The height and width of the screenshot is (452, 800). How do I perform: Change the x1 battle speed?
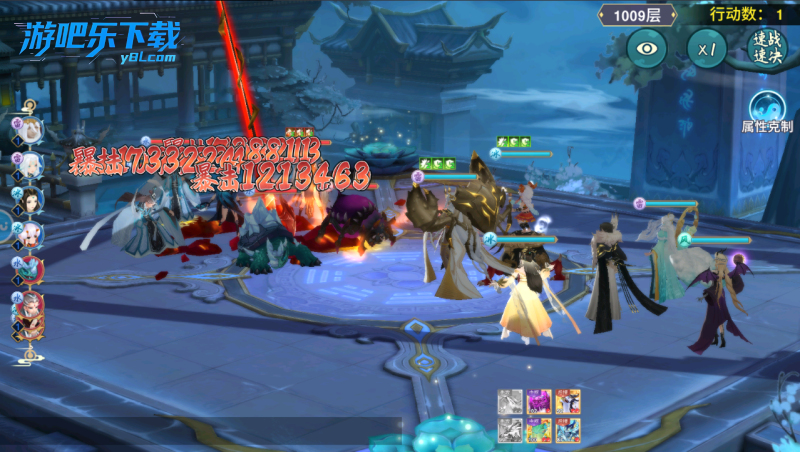click(707, 48)
